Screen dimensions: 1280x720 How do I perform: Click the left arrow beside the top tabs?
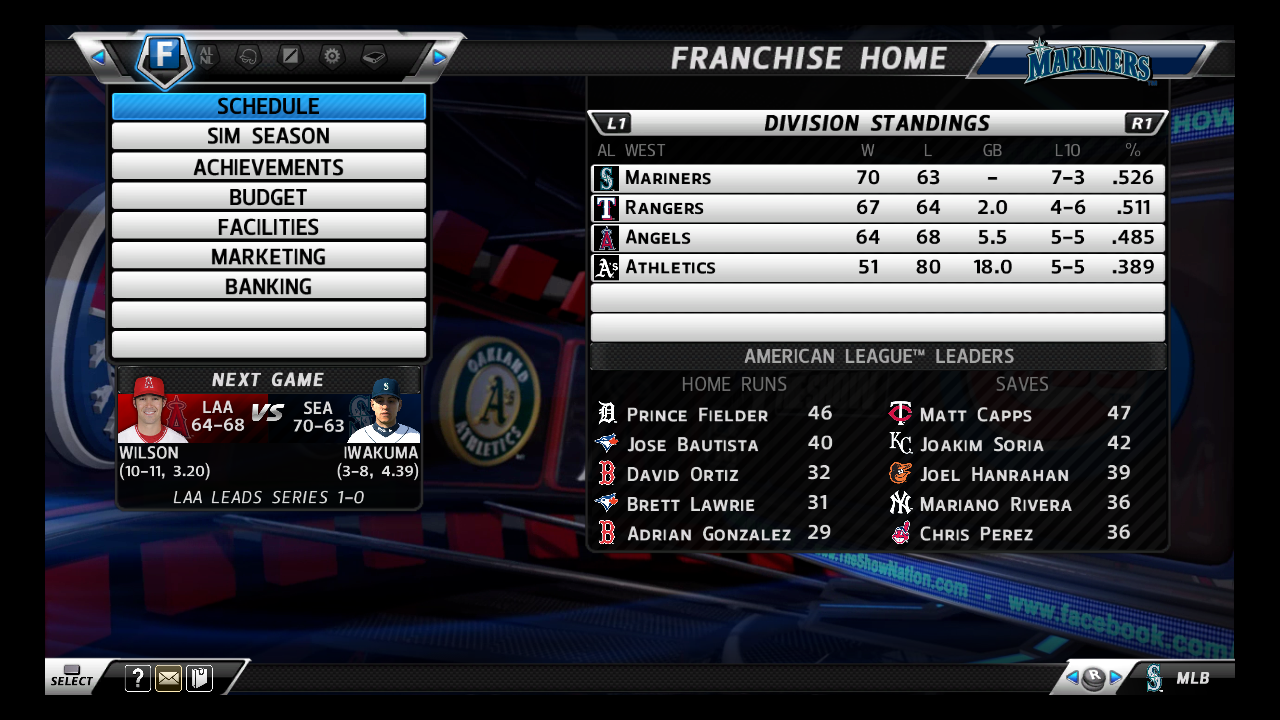(98, 57)
